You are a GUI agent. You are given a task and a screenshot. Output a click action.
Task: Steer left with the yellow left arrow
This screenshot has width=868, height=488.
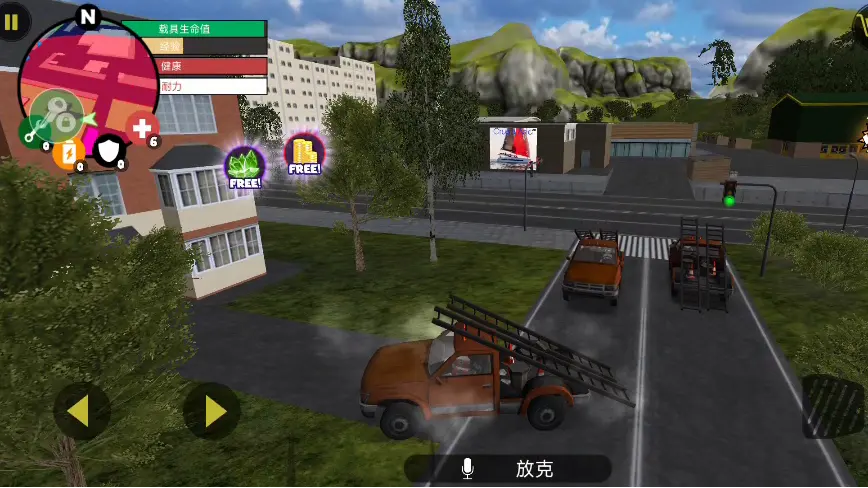pos(81,410)
